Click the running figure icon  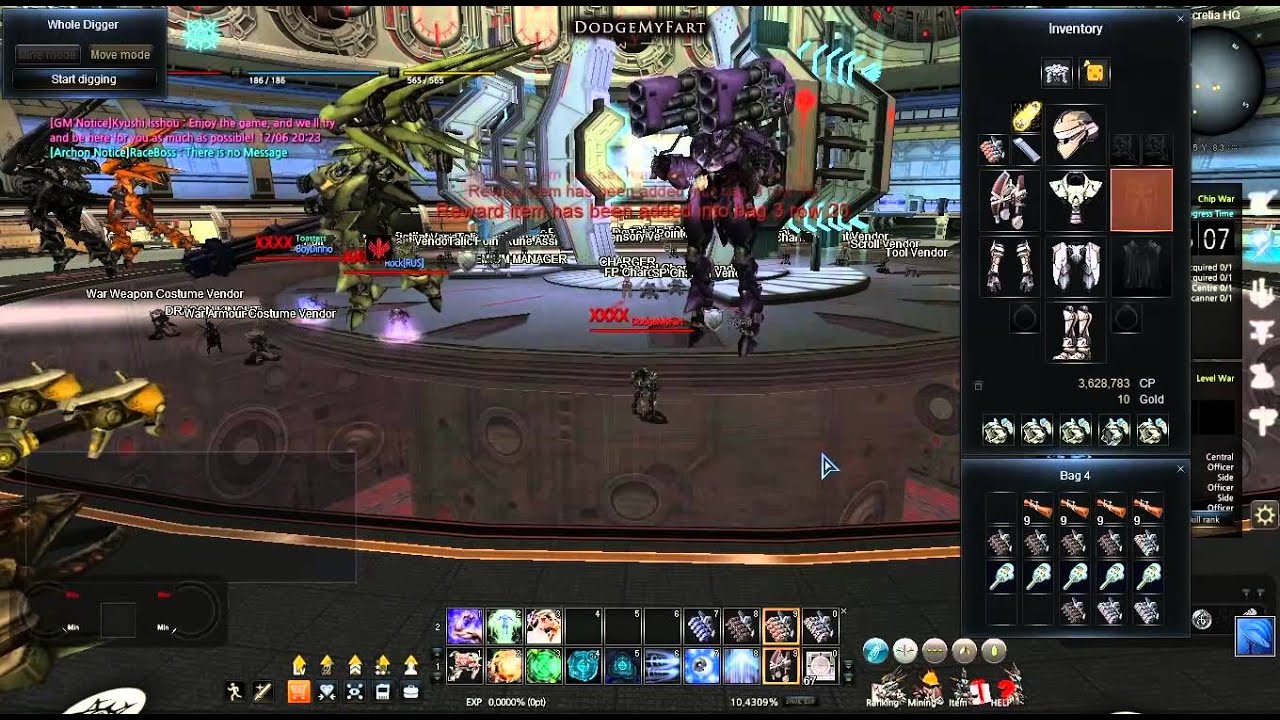tap(235, 691)
